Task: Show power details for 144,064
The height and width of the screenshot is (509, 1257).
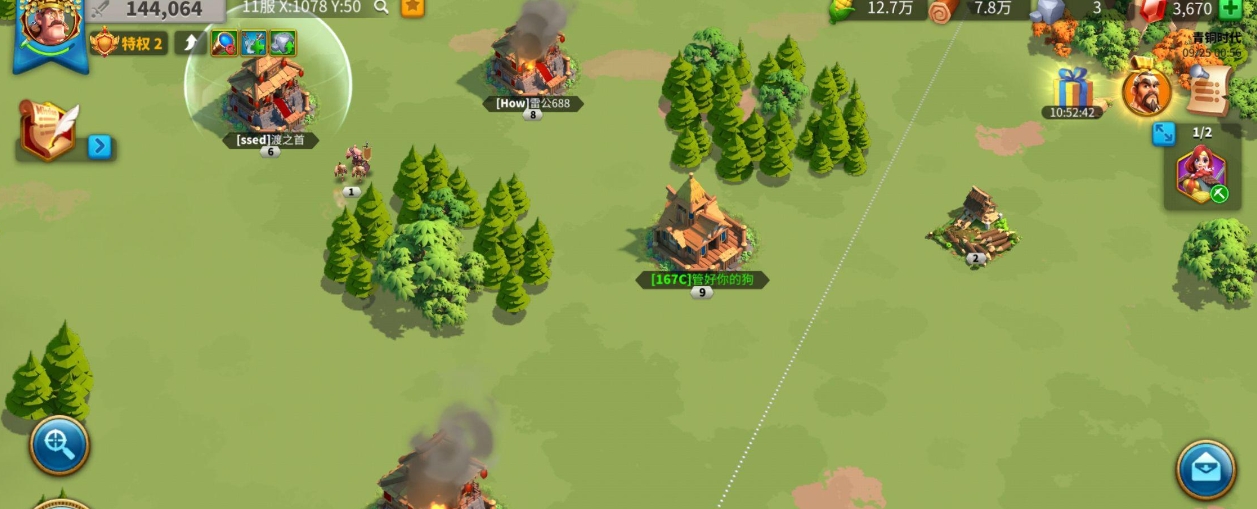Action: tap(154, 10)
